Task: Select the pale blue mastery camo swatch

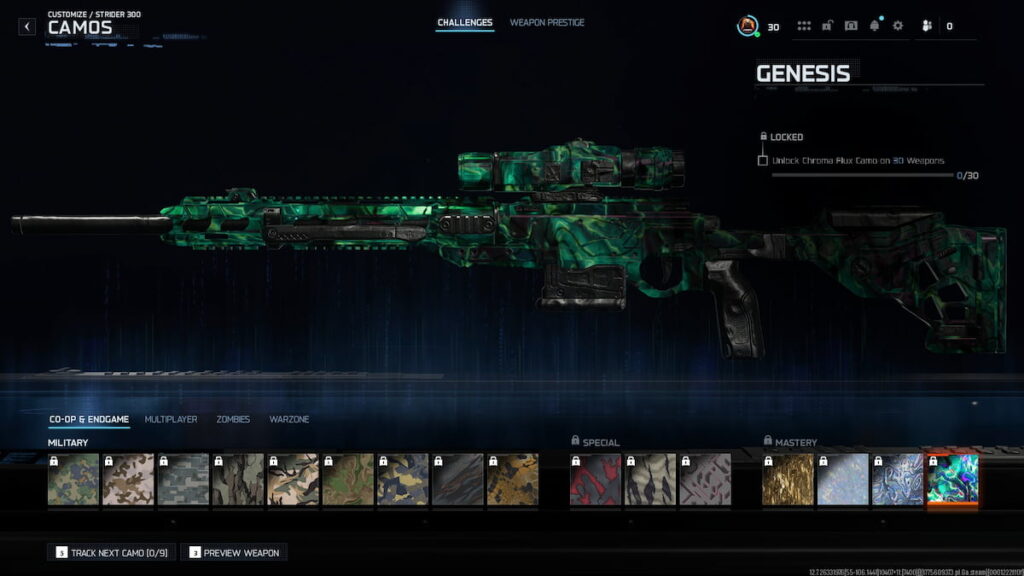Action: pyautogui.click(x=842, y=480)
